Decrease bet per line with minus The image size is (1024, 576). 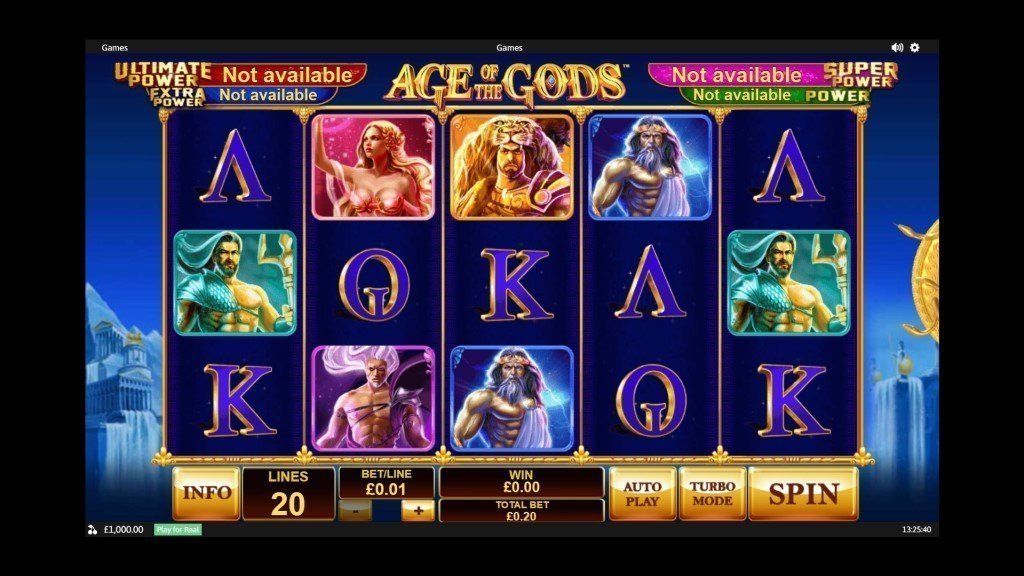356,510
